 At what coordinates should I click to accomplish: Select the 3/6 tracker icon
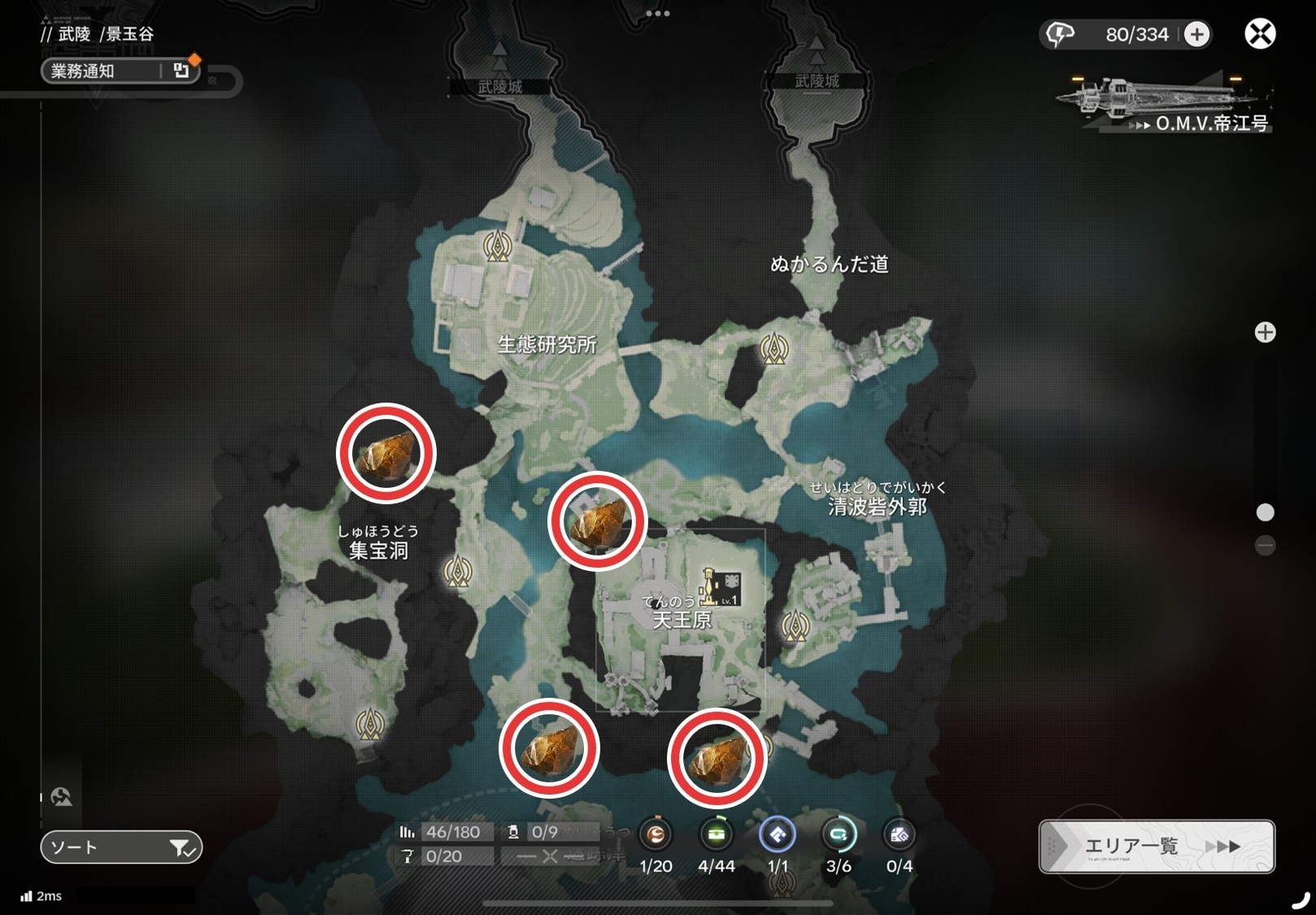[839, 834]
